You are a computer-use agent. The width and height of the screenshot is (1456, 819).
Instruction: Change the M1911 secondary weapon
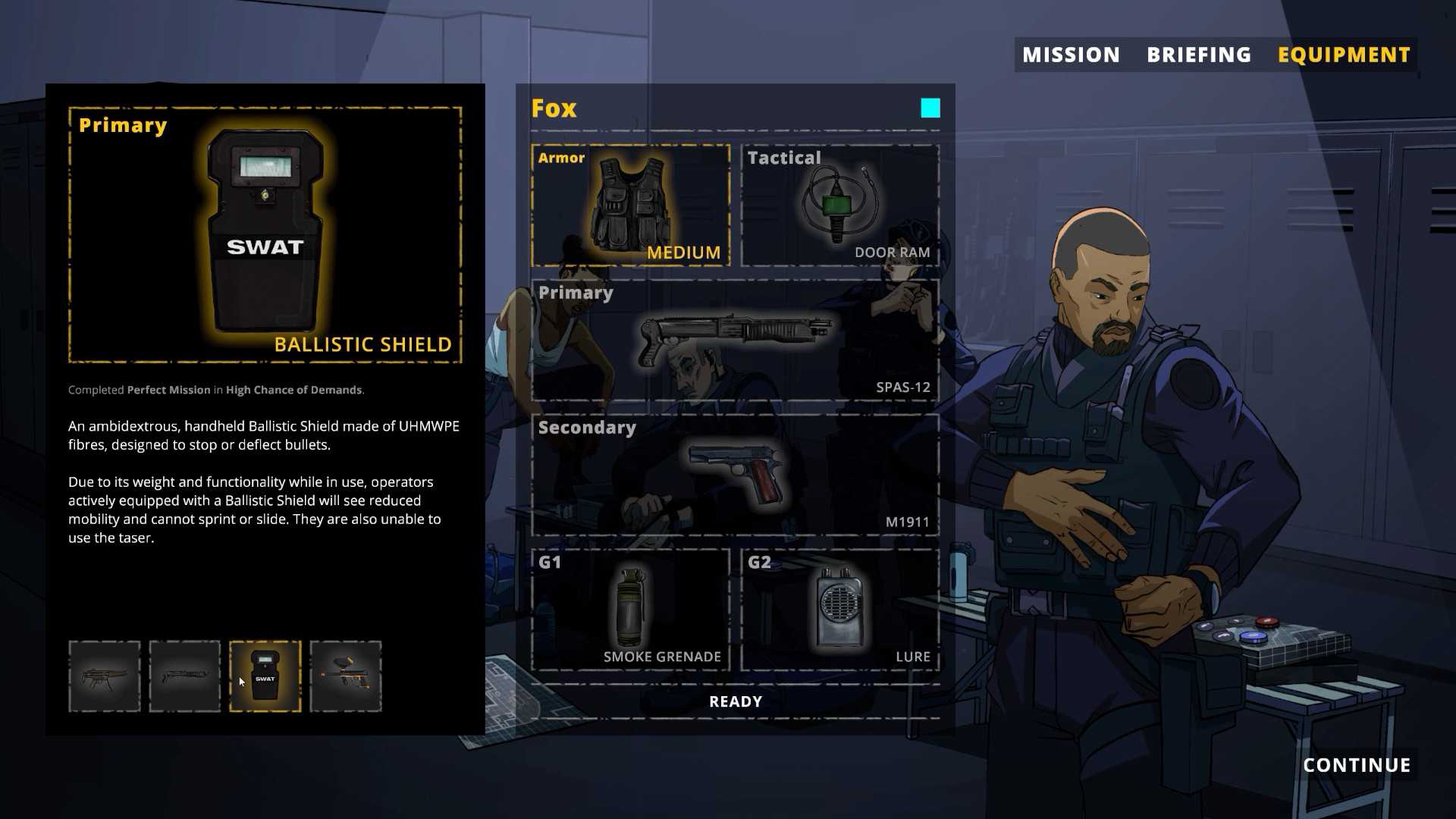736,475
